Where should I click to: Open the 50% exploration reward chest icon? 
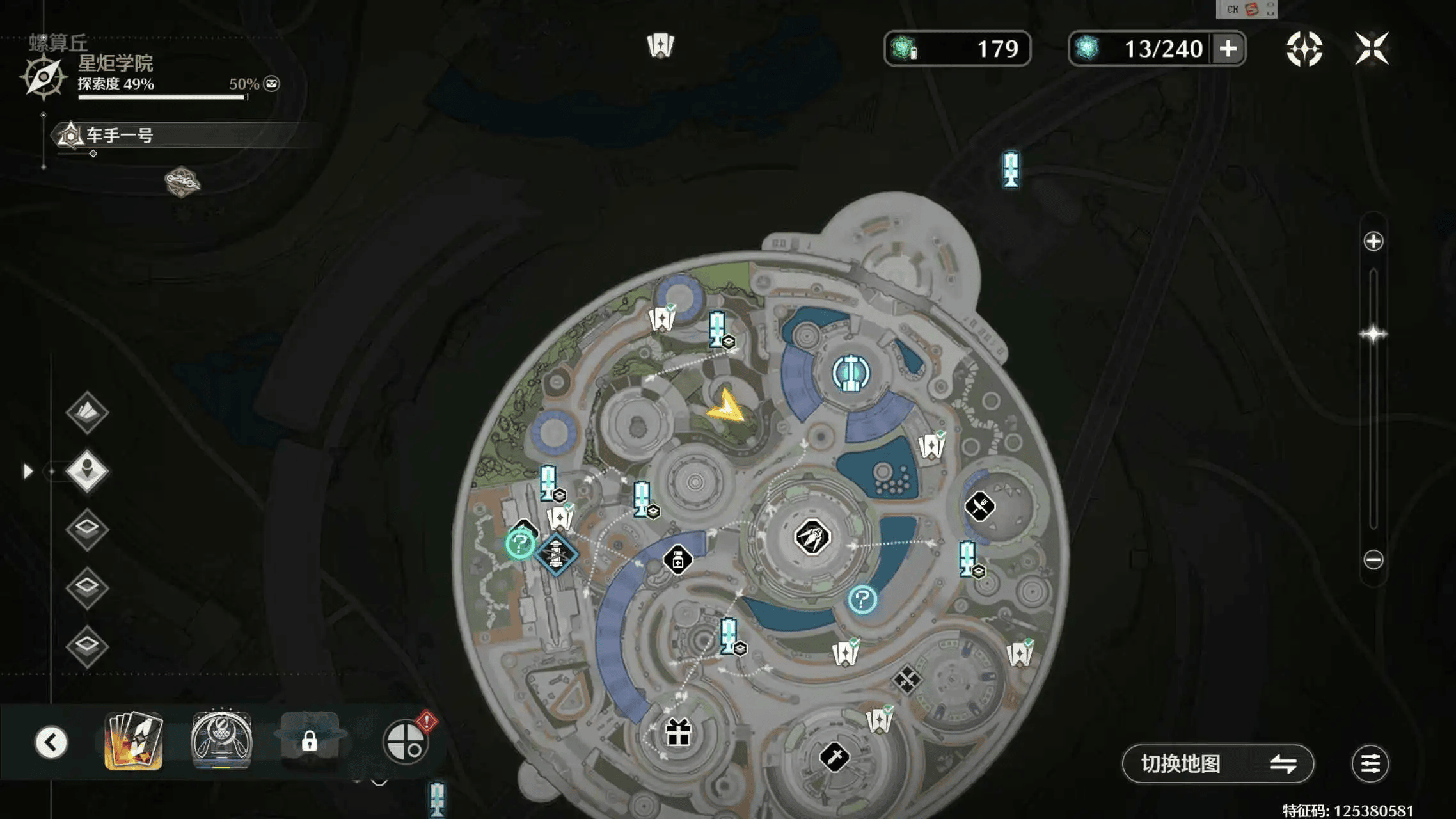(x=272, y=84)
